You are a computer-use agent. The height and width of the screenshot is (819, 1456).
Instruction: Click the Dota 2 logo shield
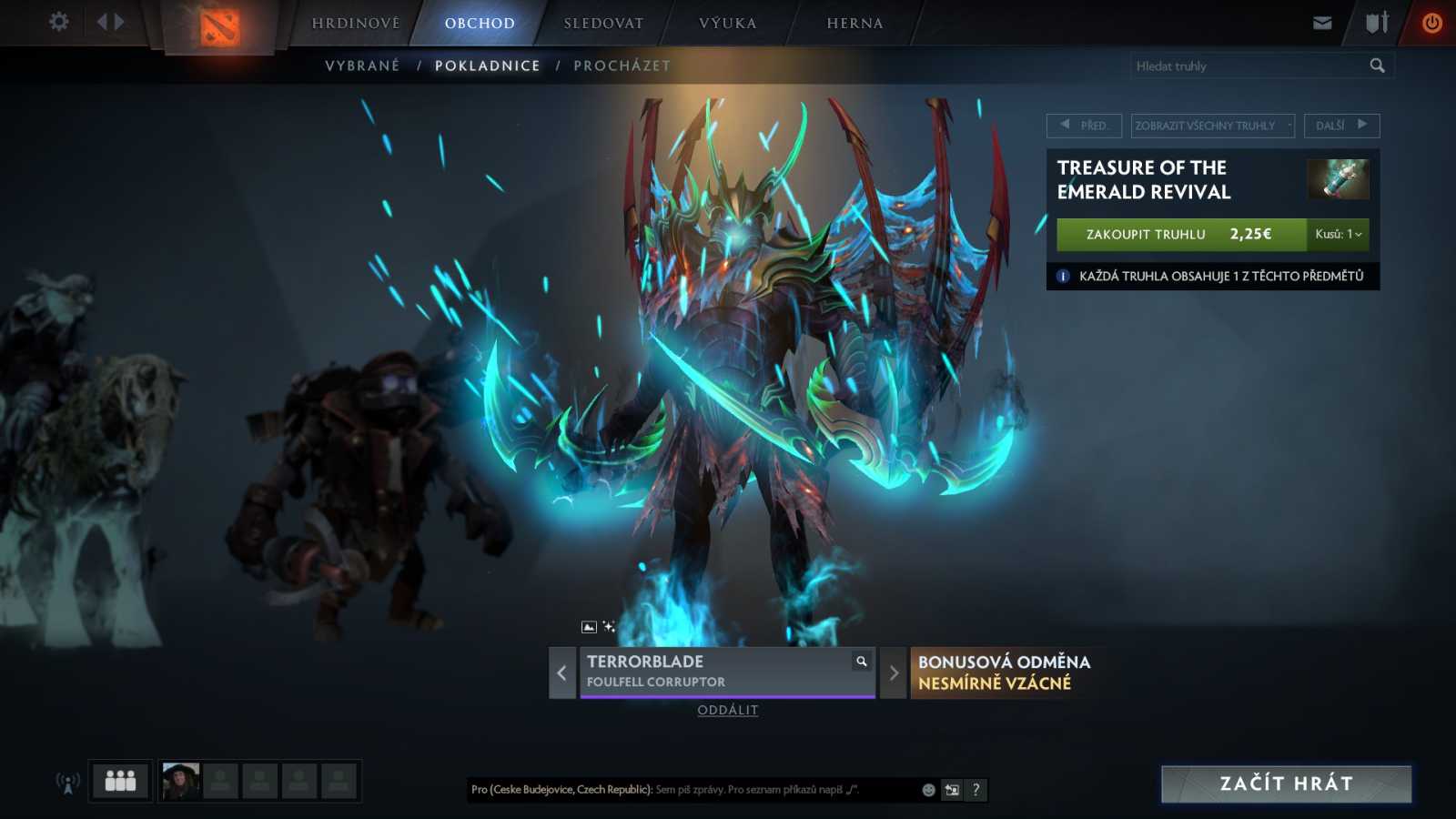click(x=221, y=28)
